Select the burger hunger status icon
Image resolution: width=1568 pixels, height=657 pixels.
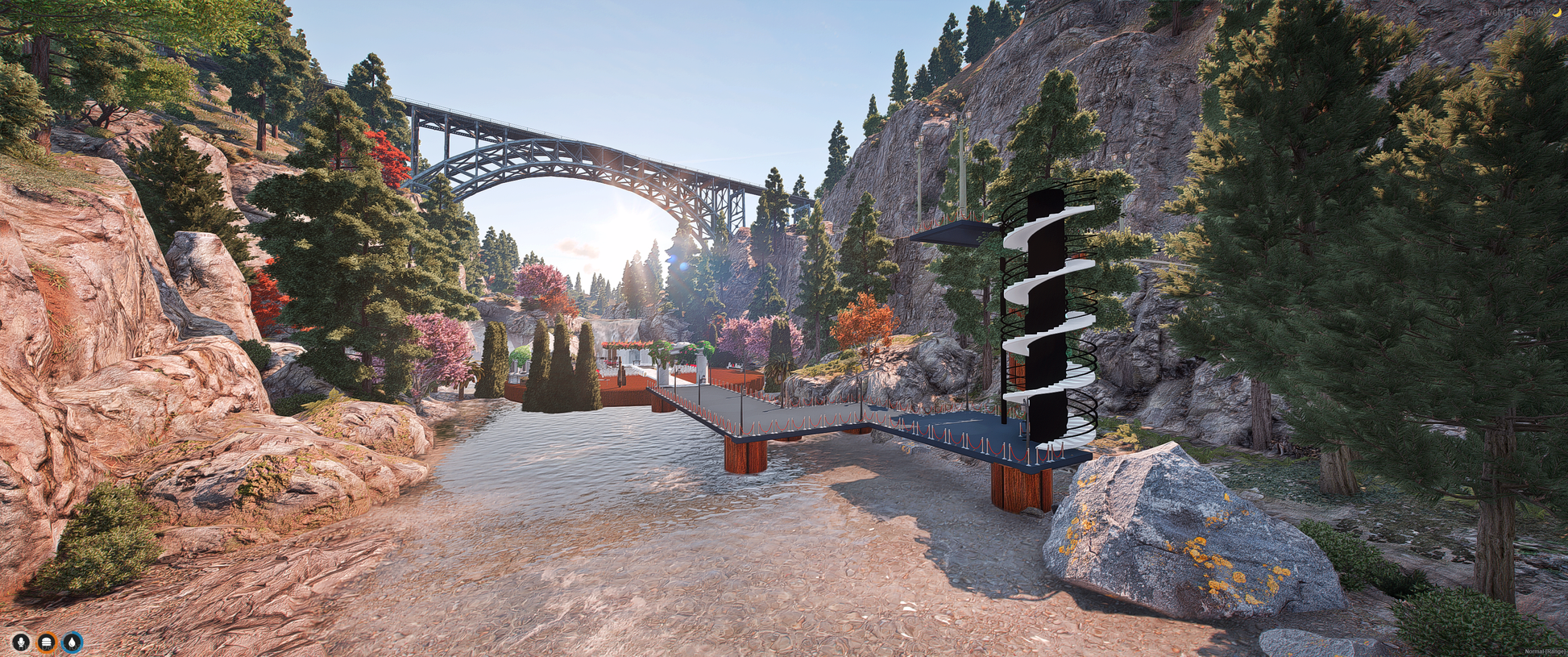[x=47, y=642]
